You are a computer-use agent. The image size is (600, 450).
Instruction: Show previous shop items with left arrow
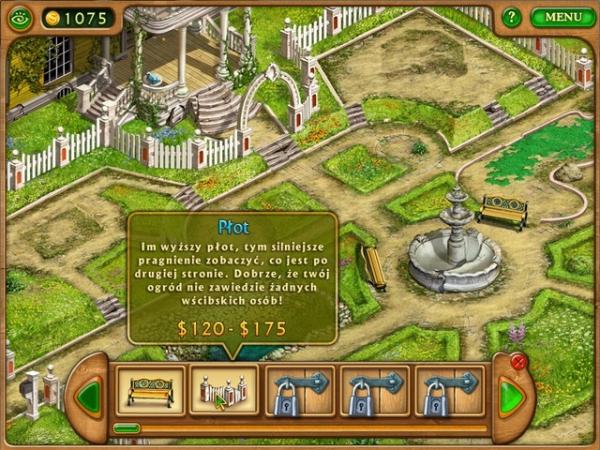pos(89,397)
